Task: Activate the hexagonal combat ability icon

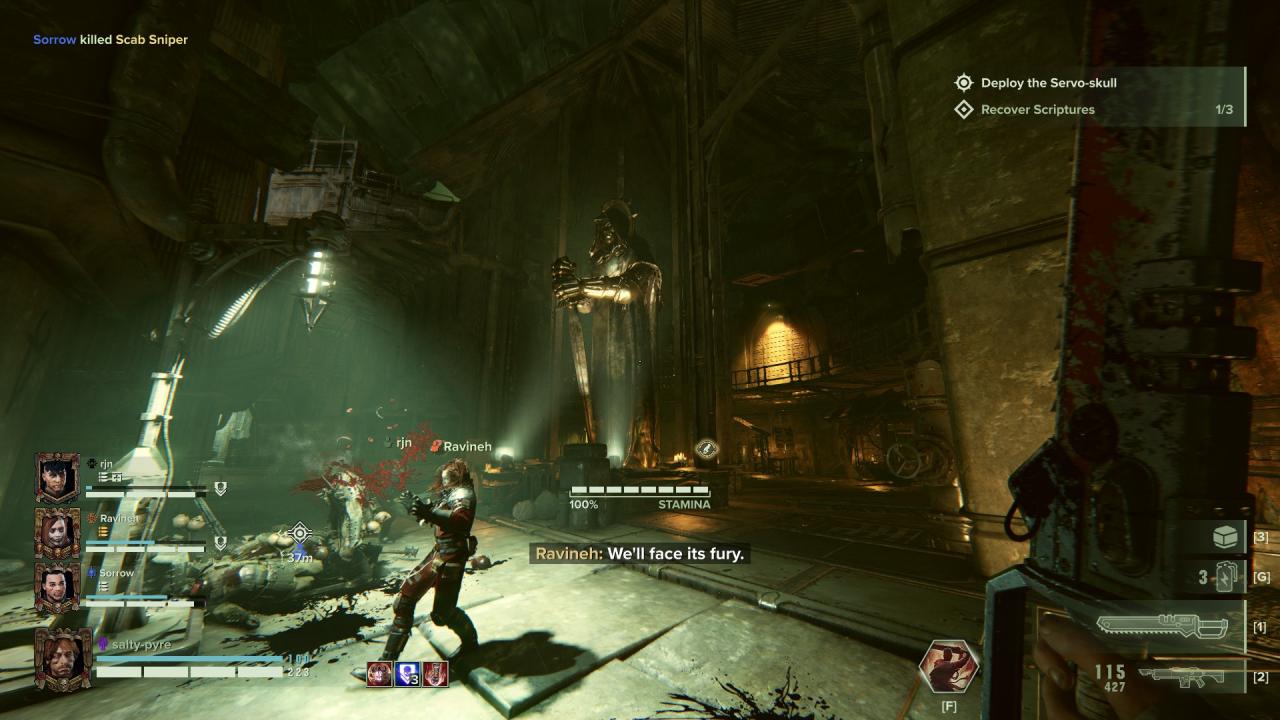Action: click(949, 667)
